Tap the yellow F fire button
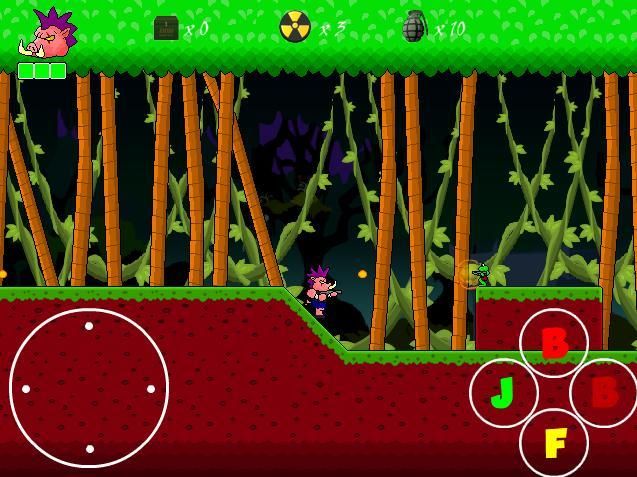637x477 pixels. point(554,442)
